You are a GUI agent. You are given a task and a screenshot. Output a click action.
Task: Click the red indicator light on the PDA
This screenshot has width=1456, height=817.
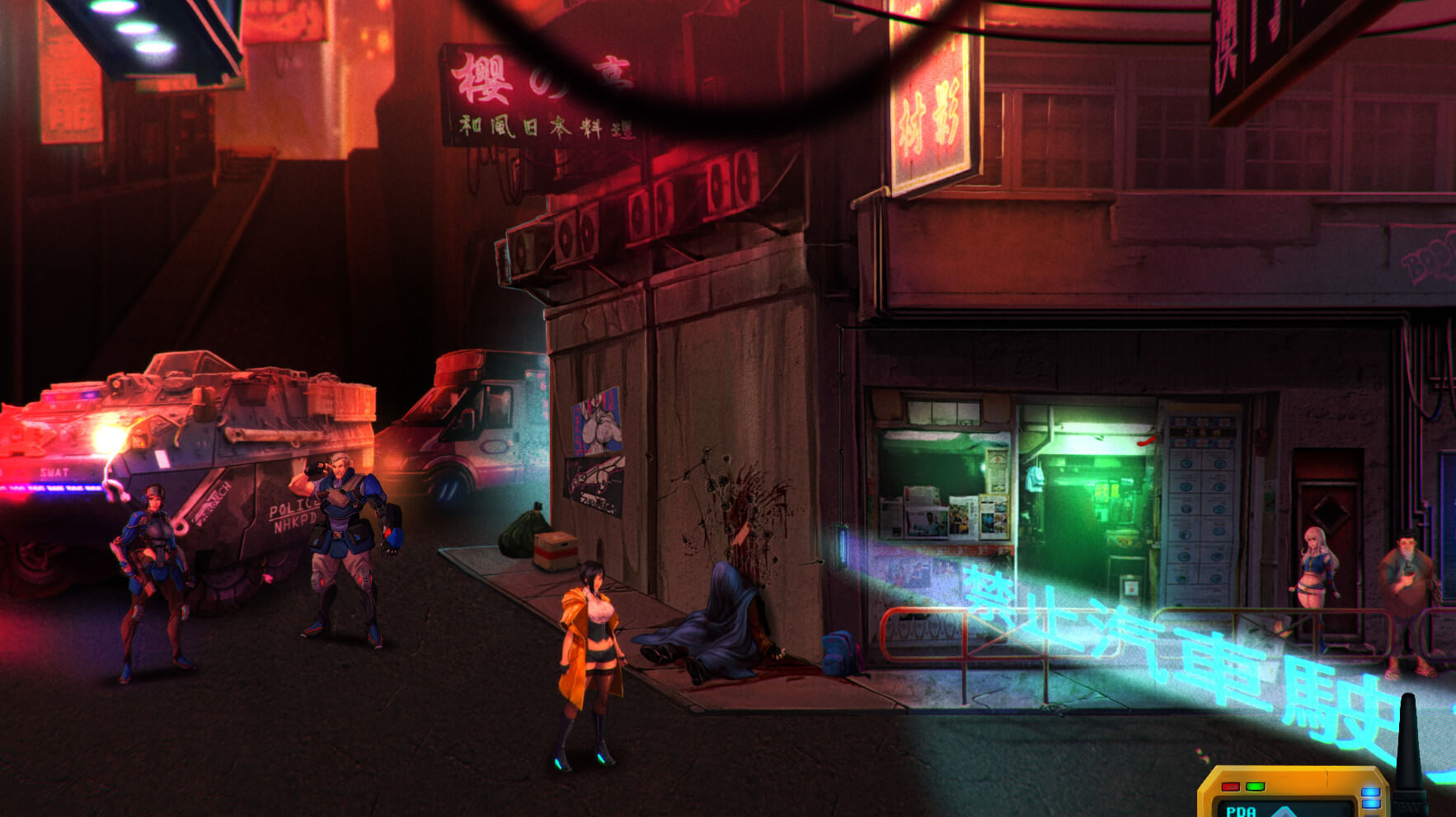pyautogui.click(x=1231, y=786)
